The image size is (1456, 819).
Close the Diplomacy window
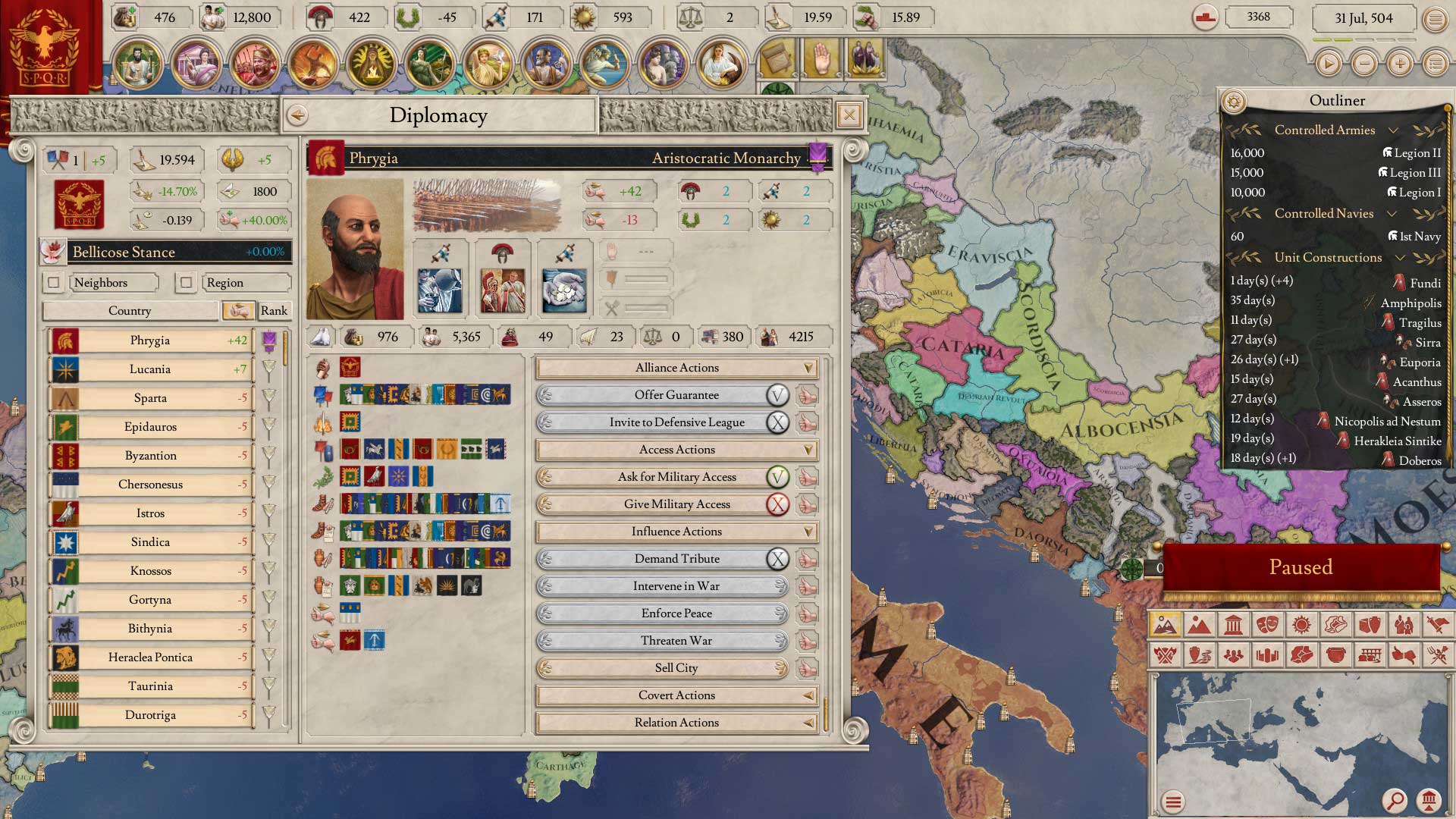tap(849, 115)
